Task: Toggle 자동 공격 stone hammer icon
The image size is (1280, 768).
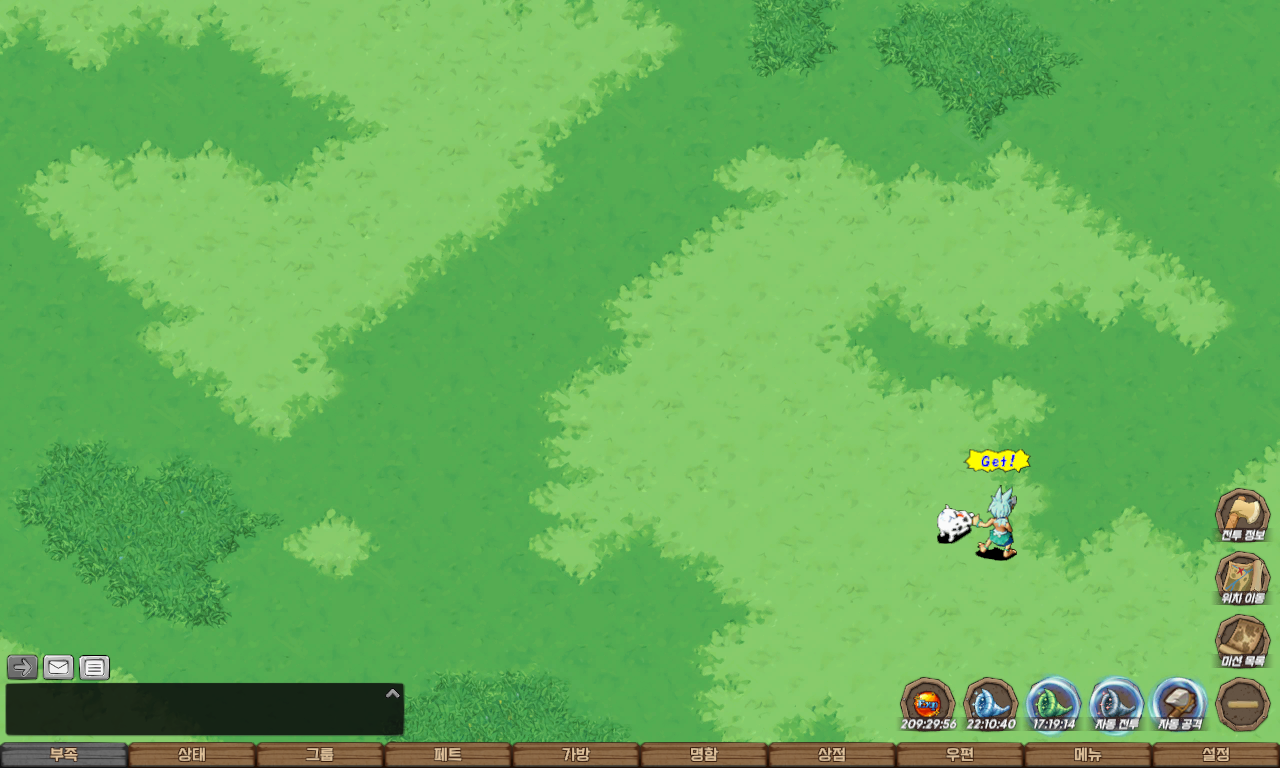Action: tap(1179, 703)
